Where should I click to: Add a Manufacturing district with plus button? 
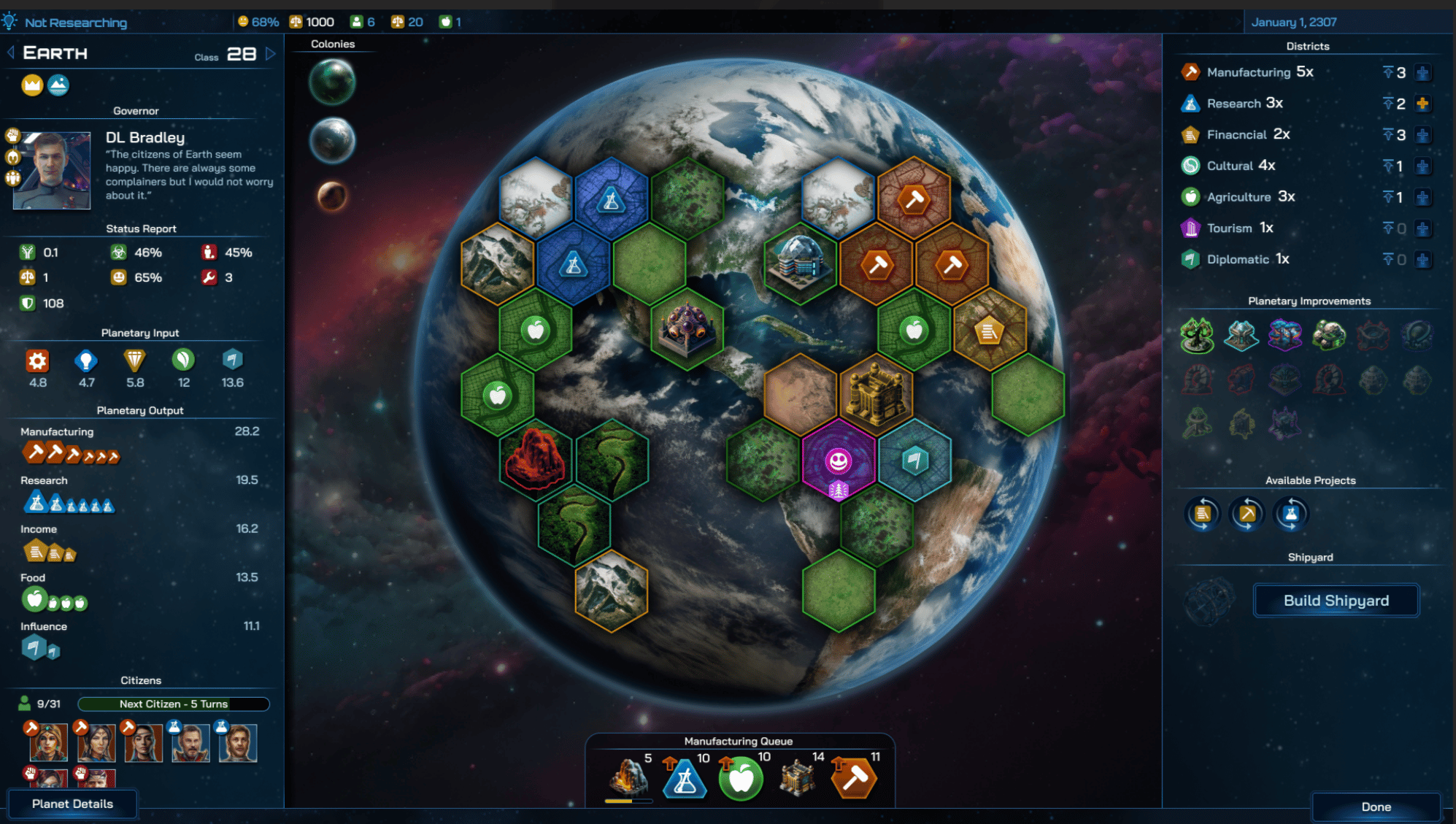coord(1422,73)
